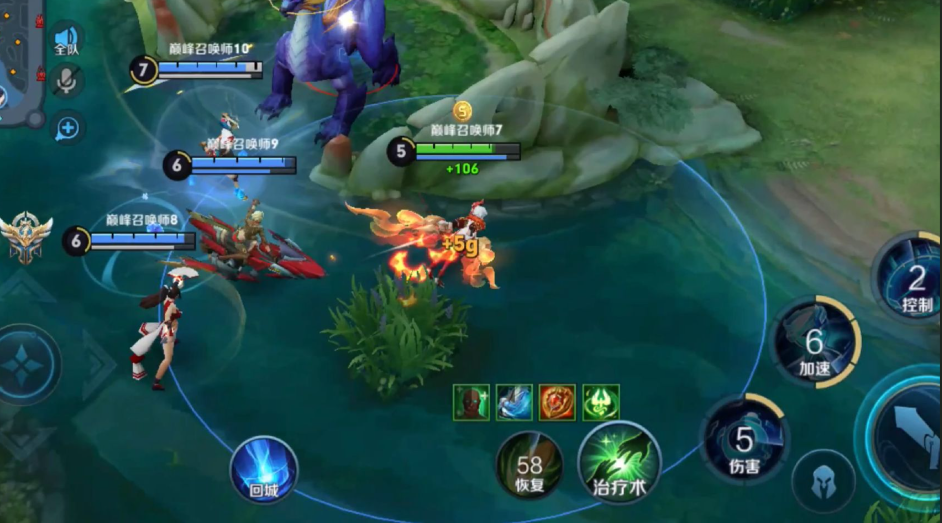Touch the movement joystick pad
This screenshot has width=942, height=523.
(24, 365)
